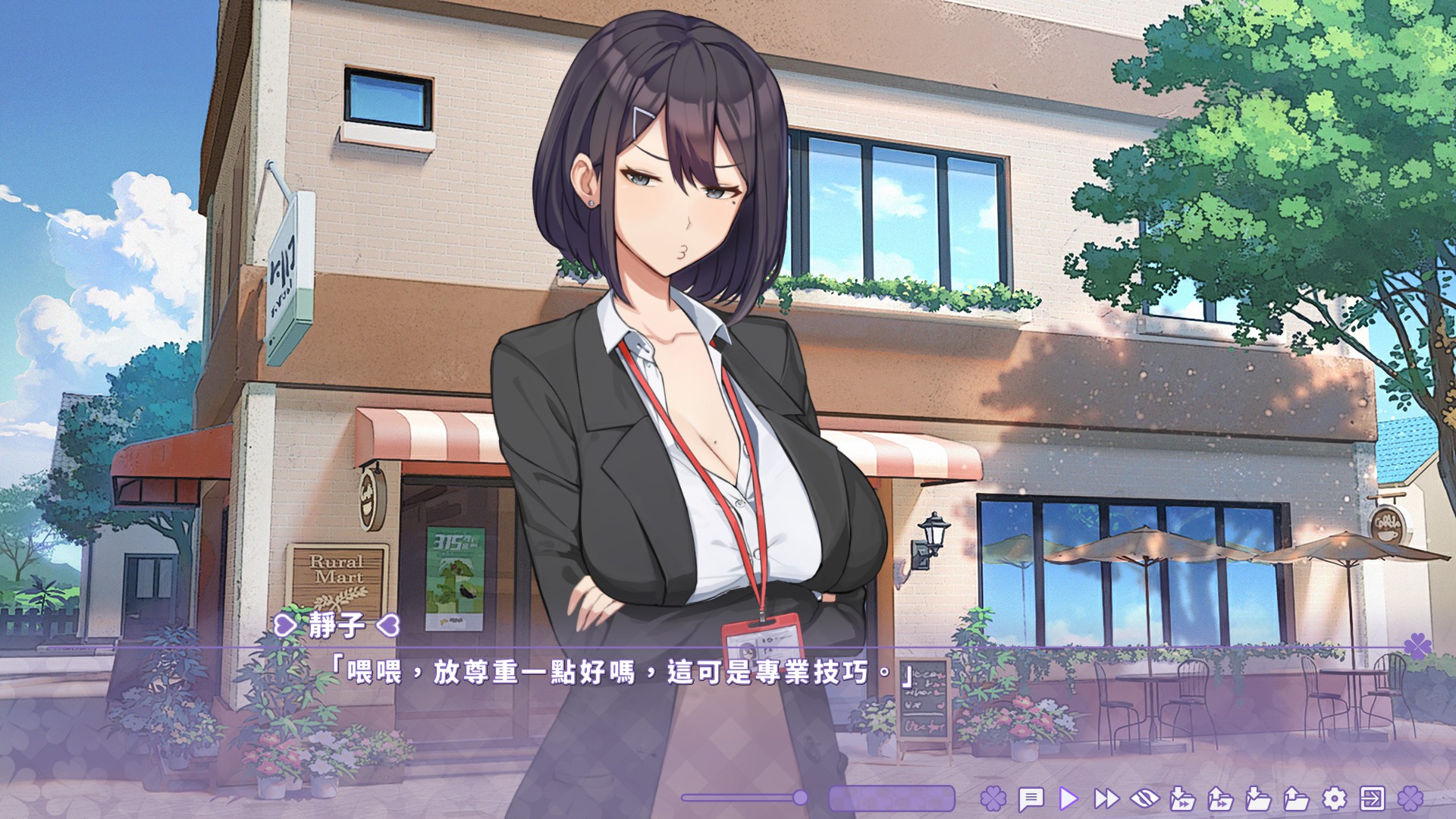Hide the dialogue text box
1456x819 pixels.
tap(1144, 799)
